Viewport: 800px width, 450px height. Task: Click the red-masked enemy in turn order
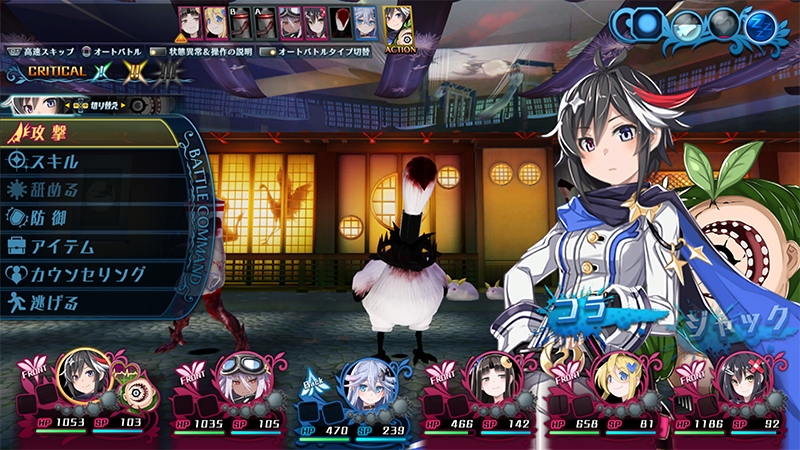pyautogui.click(x=341, y=22)
